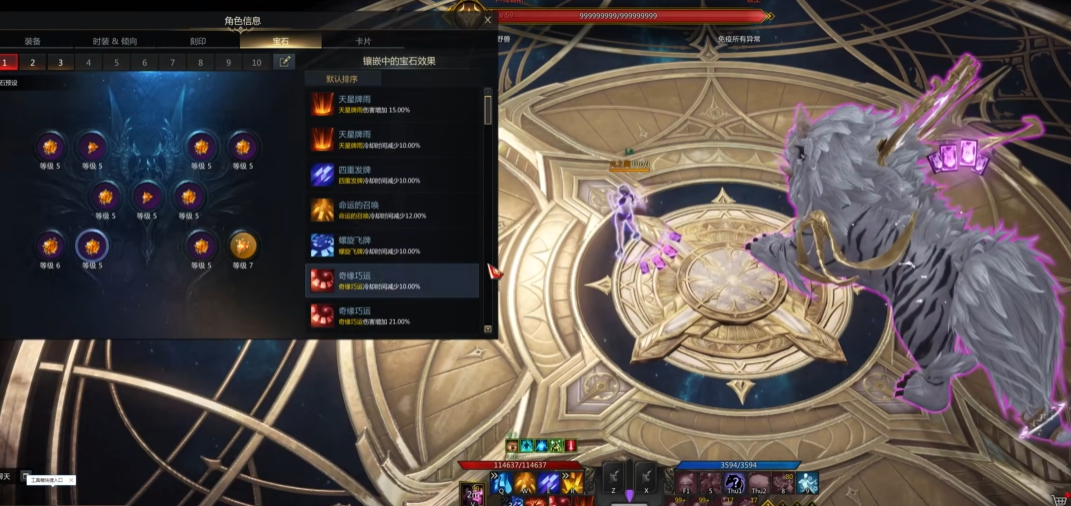Activate the R skill on the hotbar
The image size is (1071, 506).
[574, 483]
